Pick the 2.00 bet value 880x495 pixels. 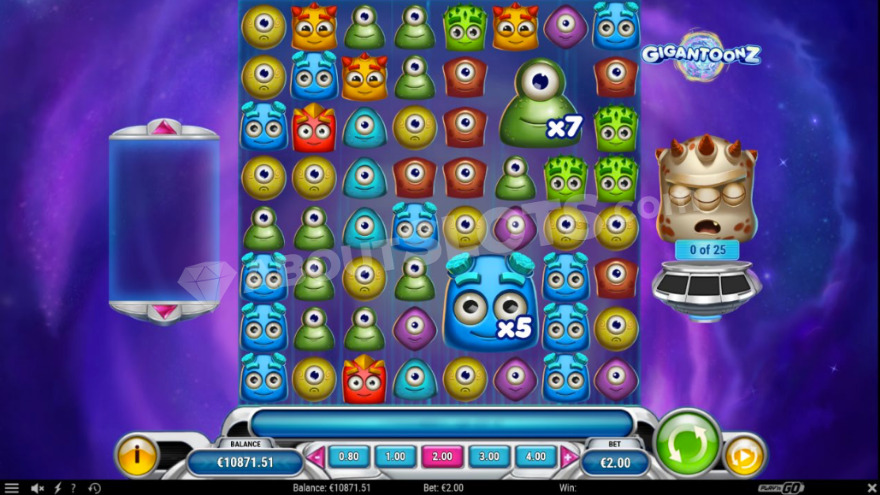coord(442,456)
